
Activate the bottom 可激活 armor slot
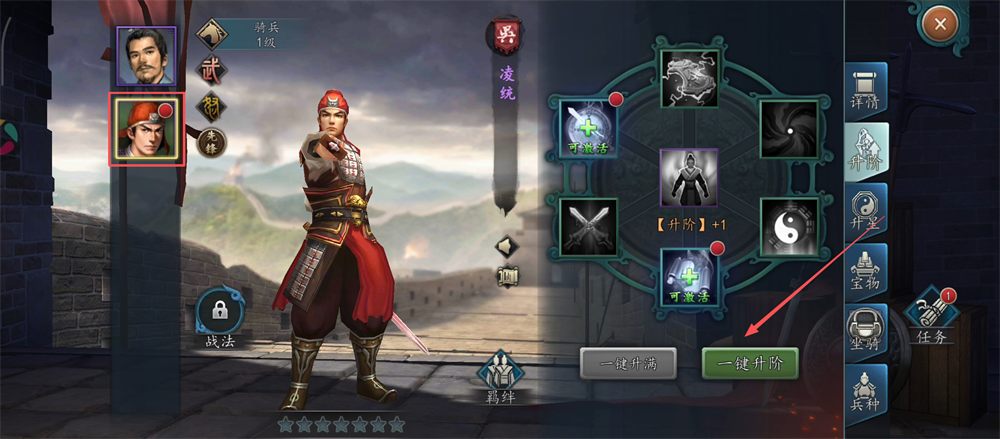tap(689, 276)
